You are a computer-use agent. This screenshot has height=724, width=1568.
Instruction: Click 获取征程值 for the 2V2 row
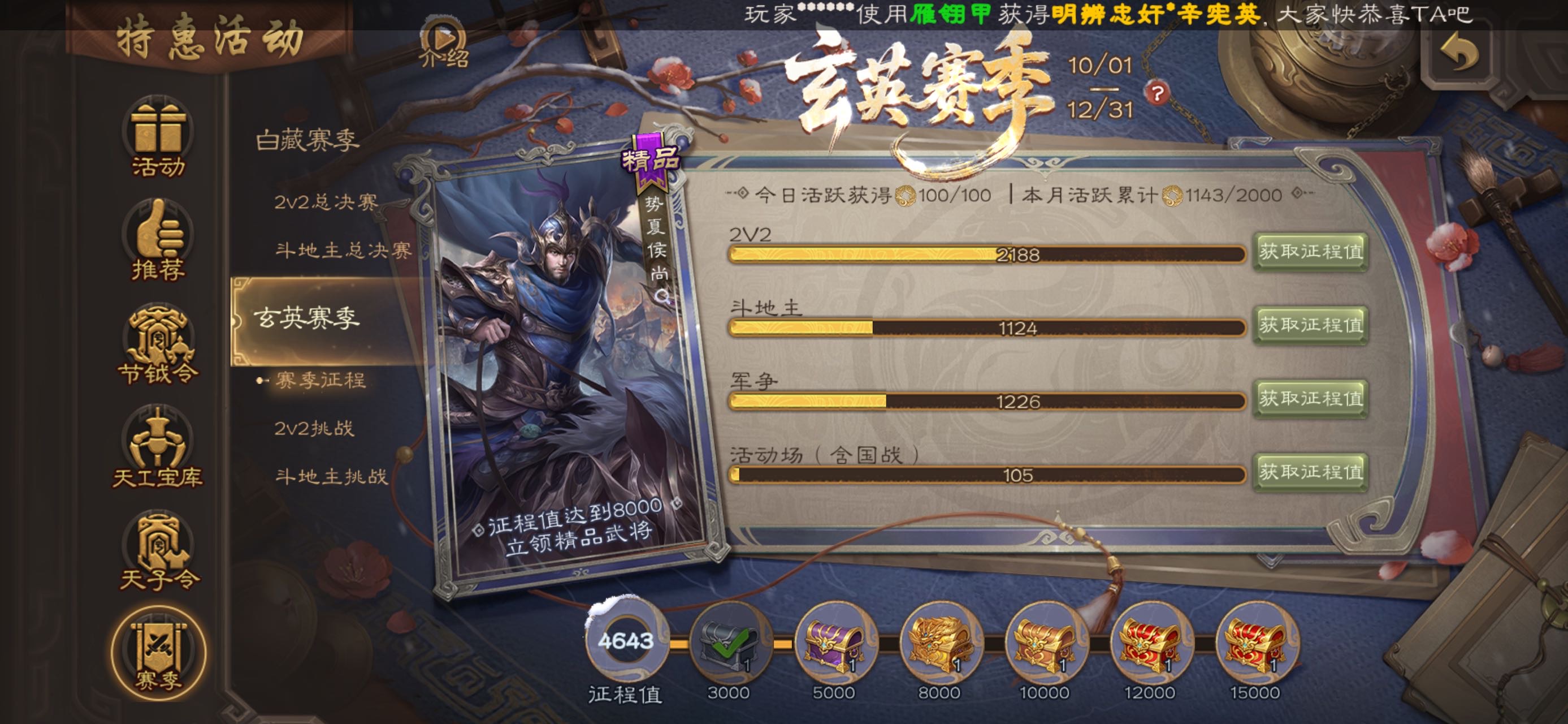click(1310, 252)
